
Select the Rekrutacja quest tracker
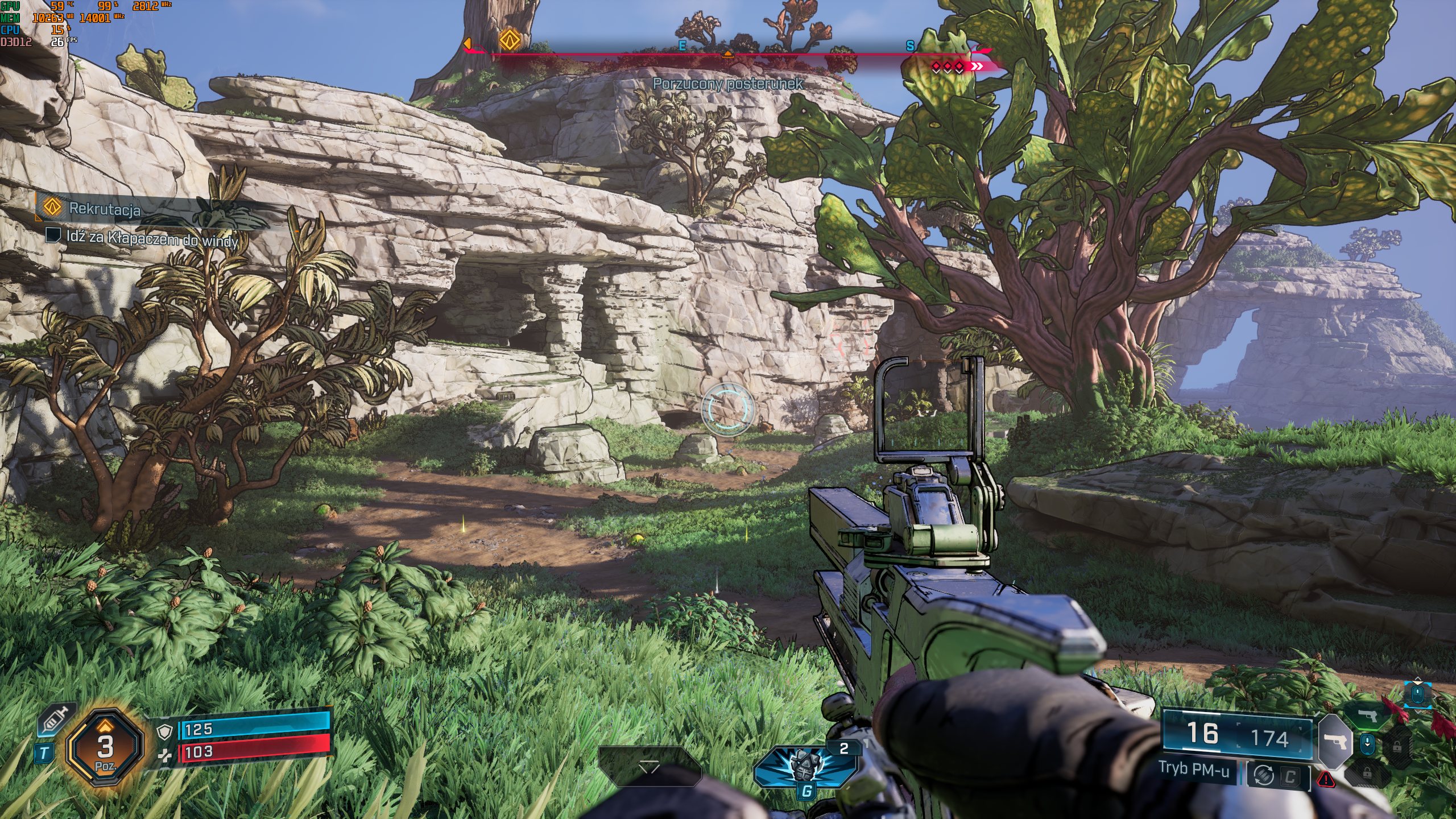104,209
